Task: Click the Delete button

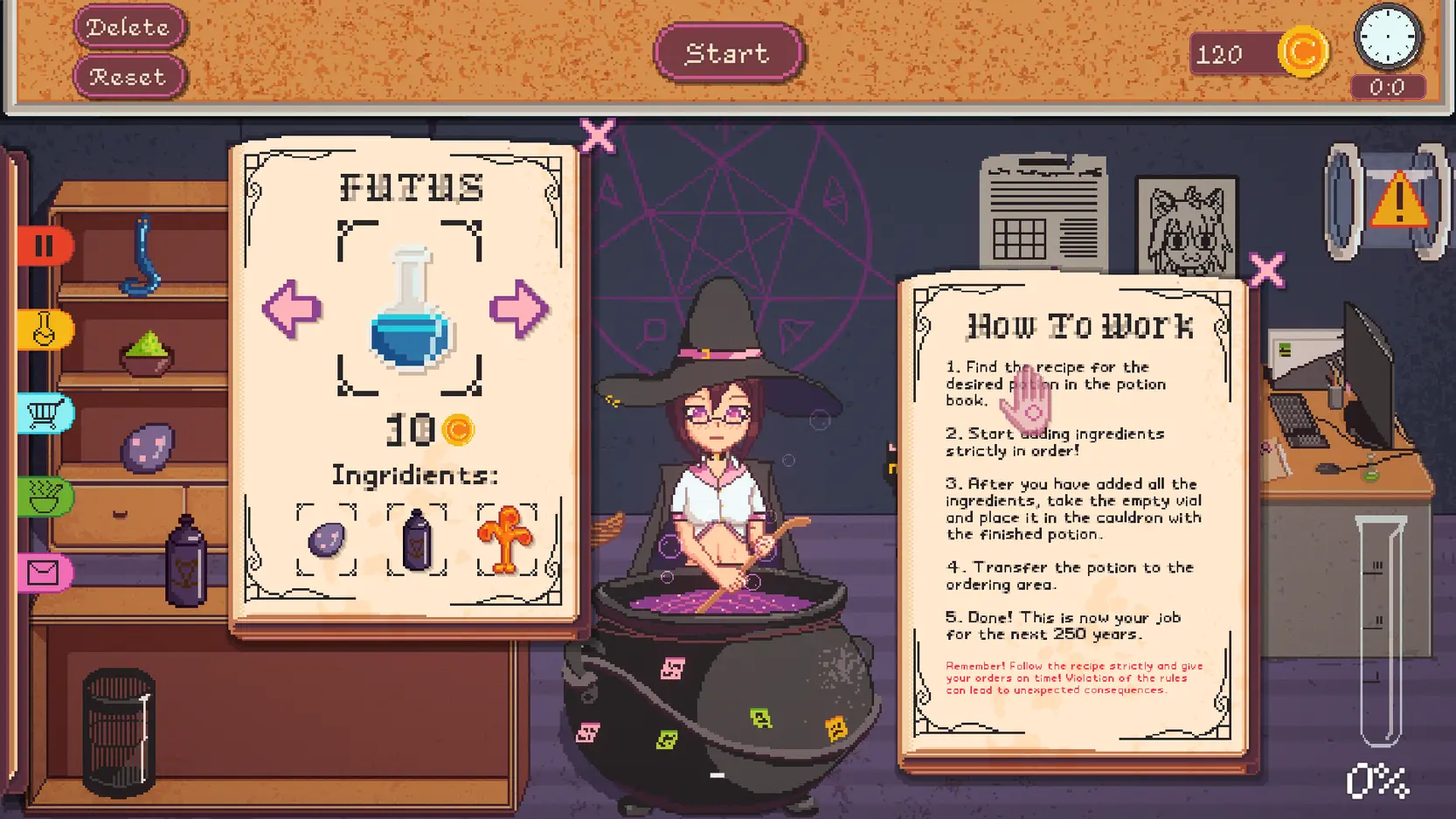Action: [129, 27]
